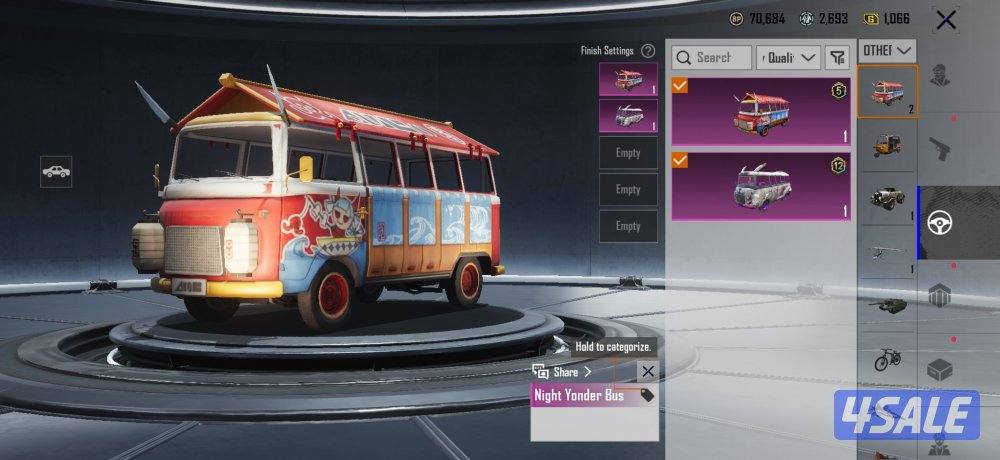The height and width of the screenshot is (460, 1000).
Task: Select the tuk-tuk vehicle type thumbnail
Action: [887, 143]
